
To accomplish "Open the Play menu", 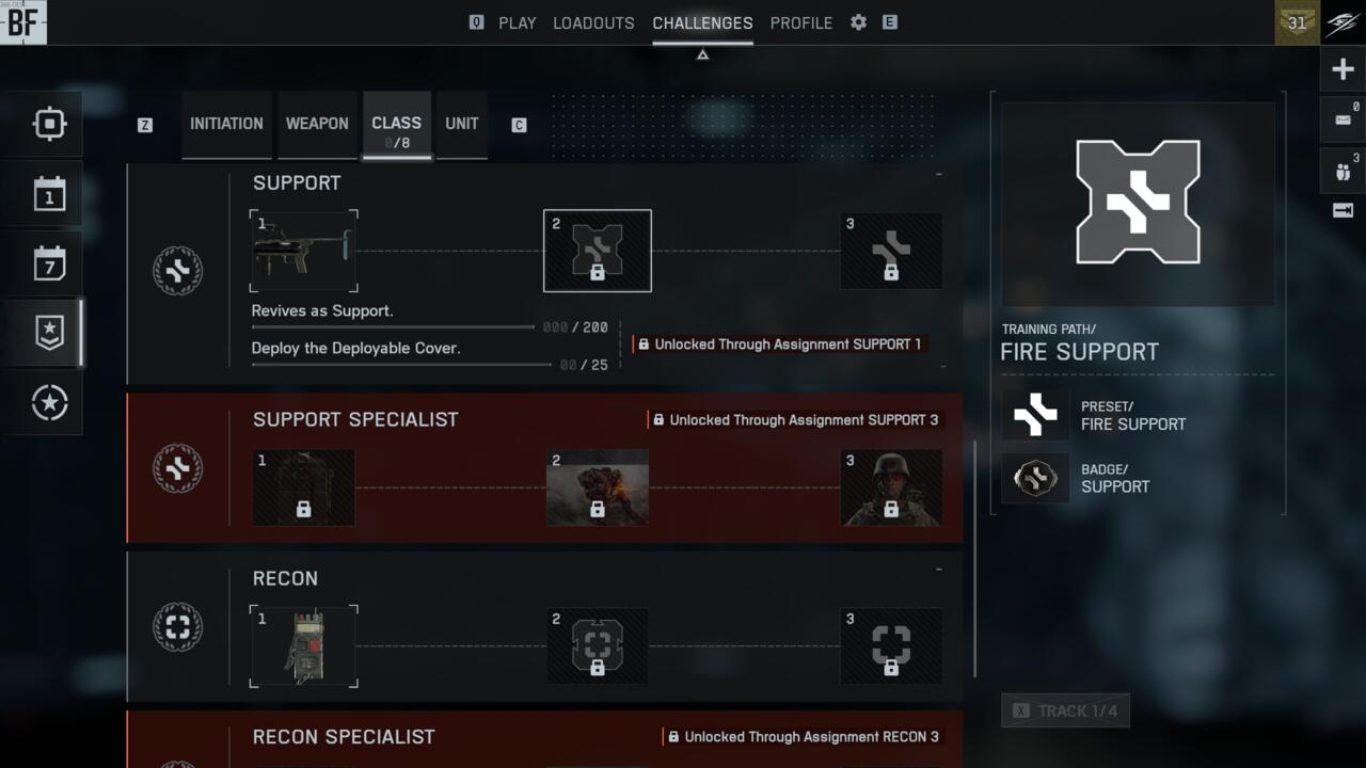I will (517, 23).
